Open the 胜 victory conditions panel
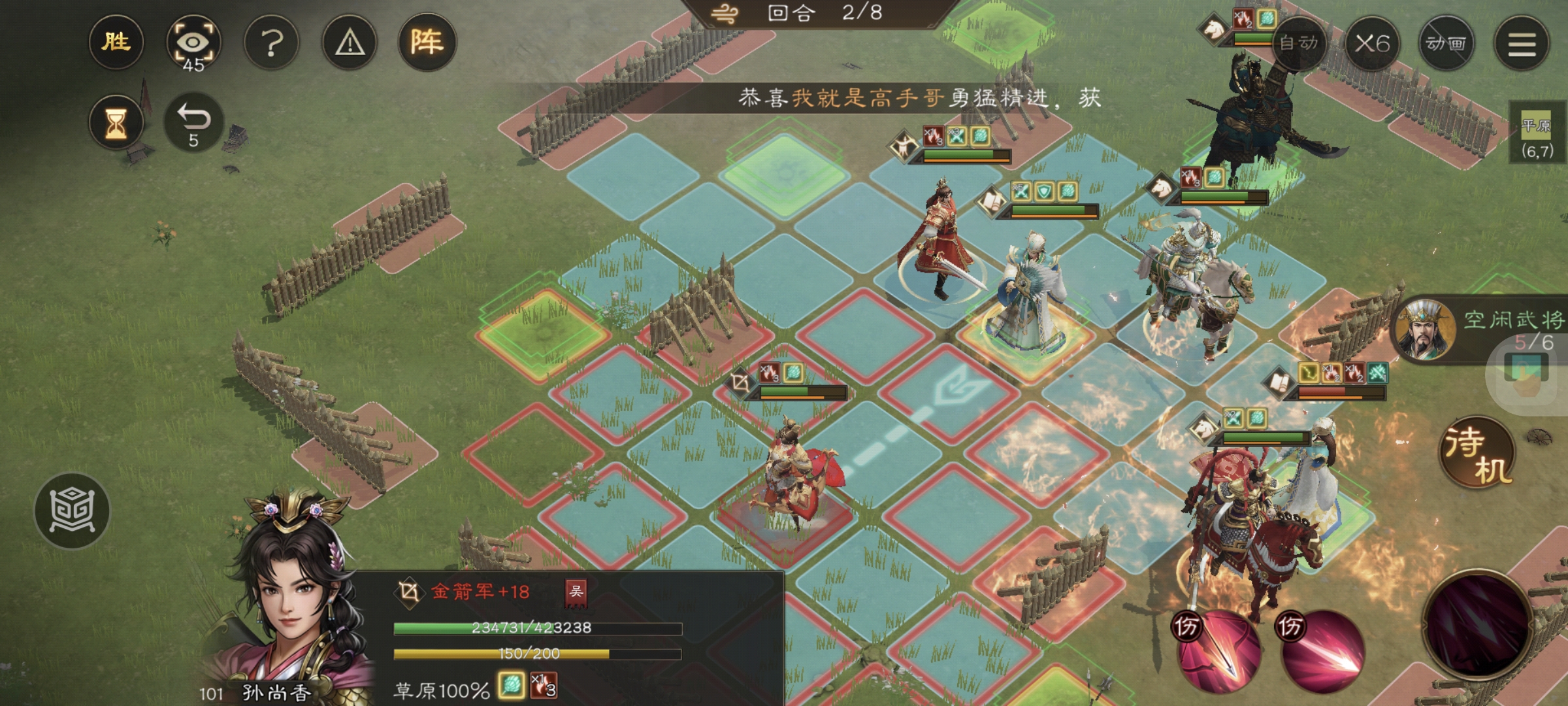 tap(116, 42)
